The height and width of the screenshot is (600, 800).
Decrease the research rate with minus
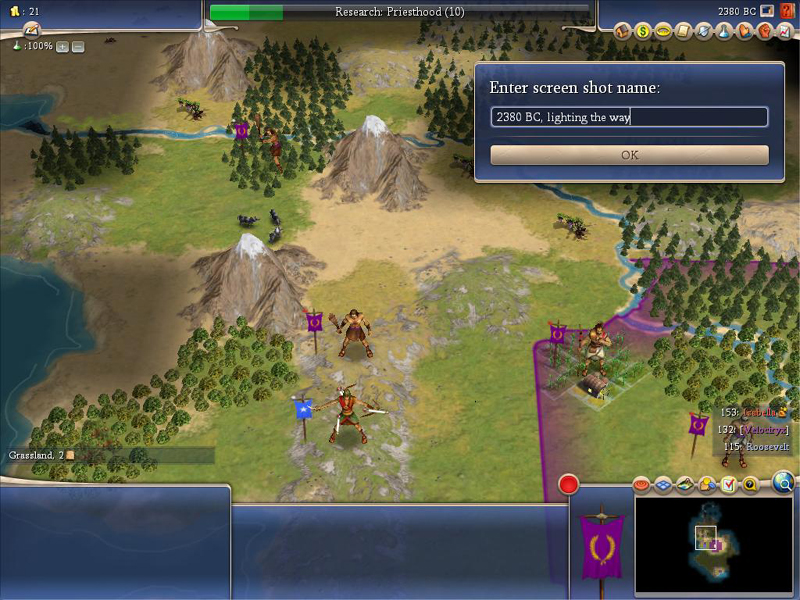pyautogui.click(x=78, y=47)
